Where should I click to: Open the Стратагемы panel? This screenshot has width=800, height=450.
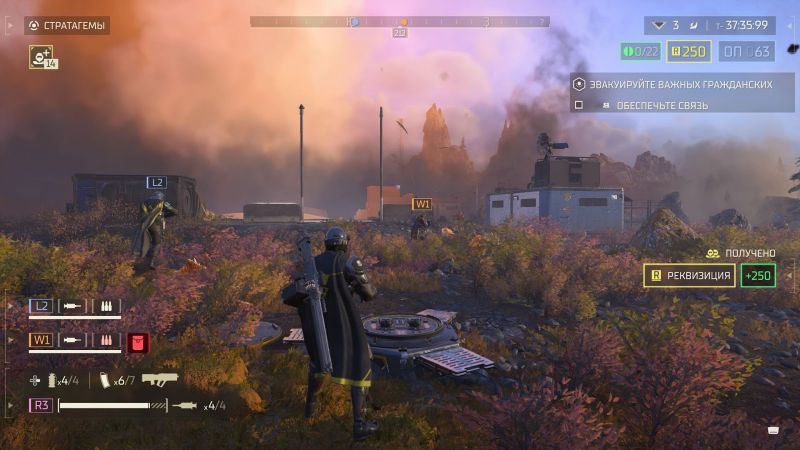67,26
